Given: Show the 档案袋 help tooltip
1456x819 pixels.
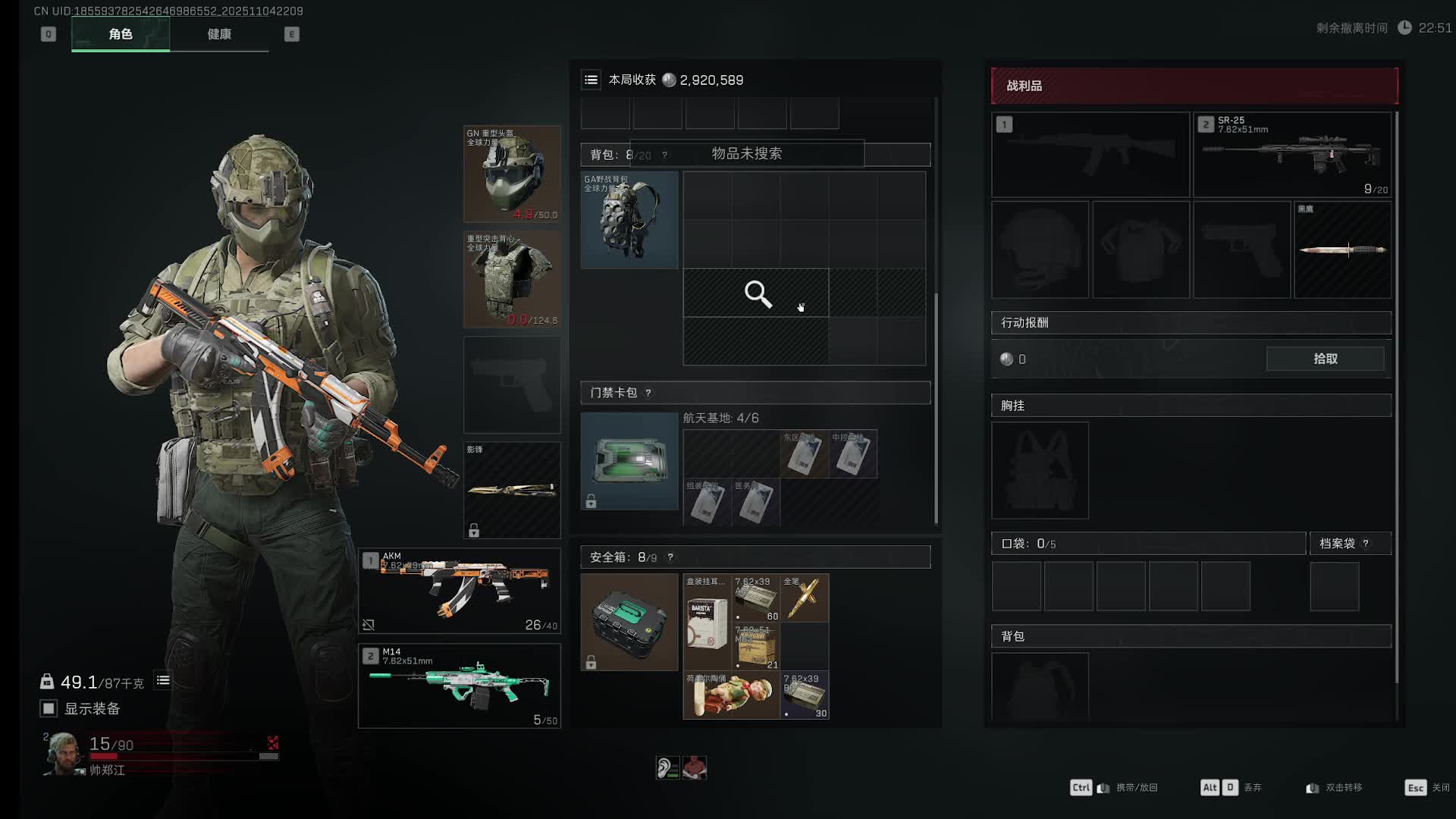Looking at the screenshot, I should pos(1366,544).
